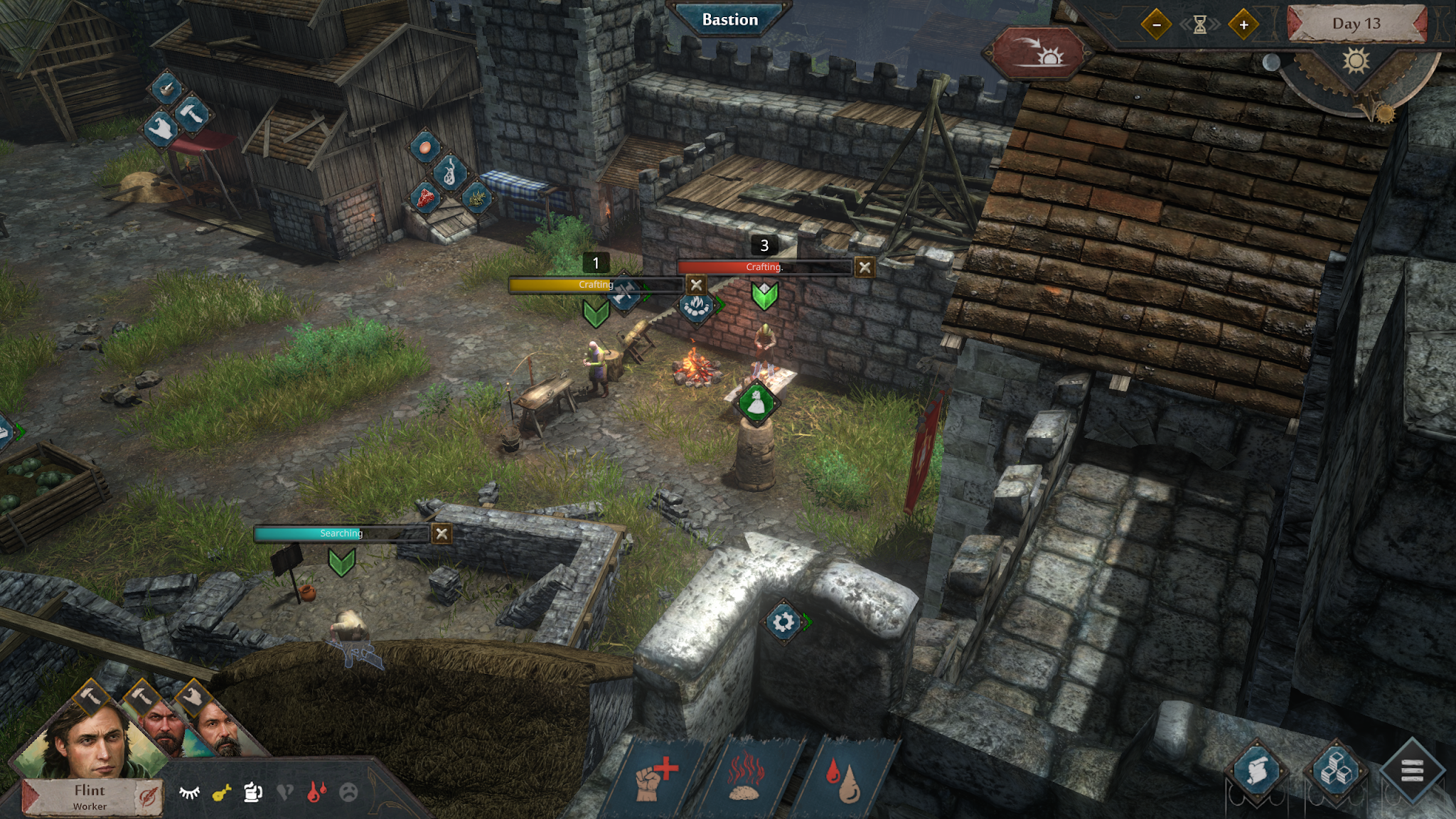This screenshot has width=1456, height=819.
Task: Open the hamburger main menu
Action: coord(1412,770)
